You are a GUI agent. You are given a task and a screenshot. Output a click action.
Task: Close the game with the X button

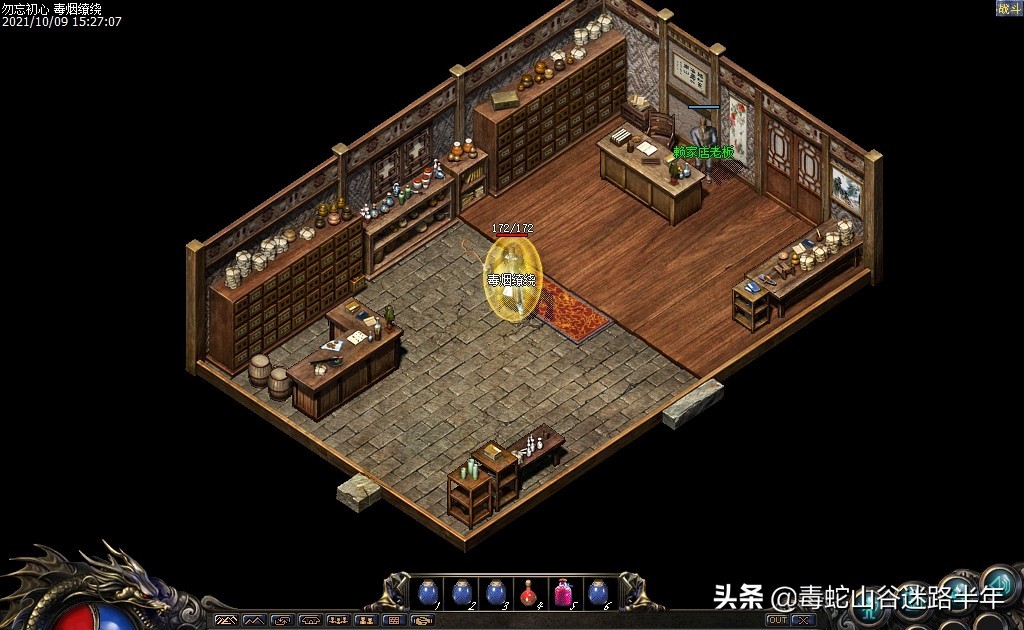[803, 620]
